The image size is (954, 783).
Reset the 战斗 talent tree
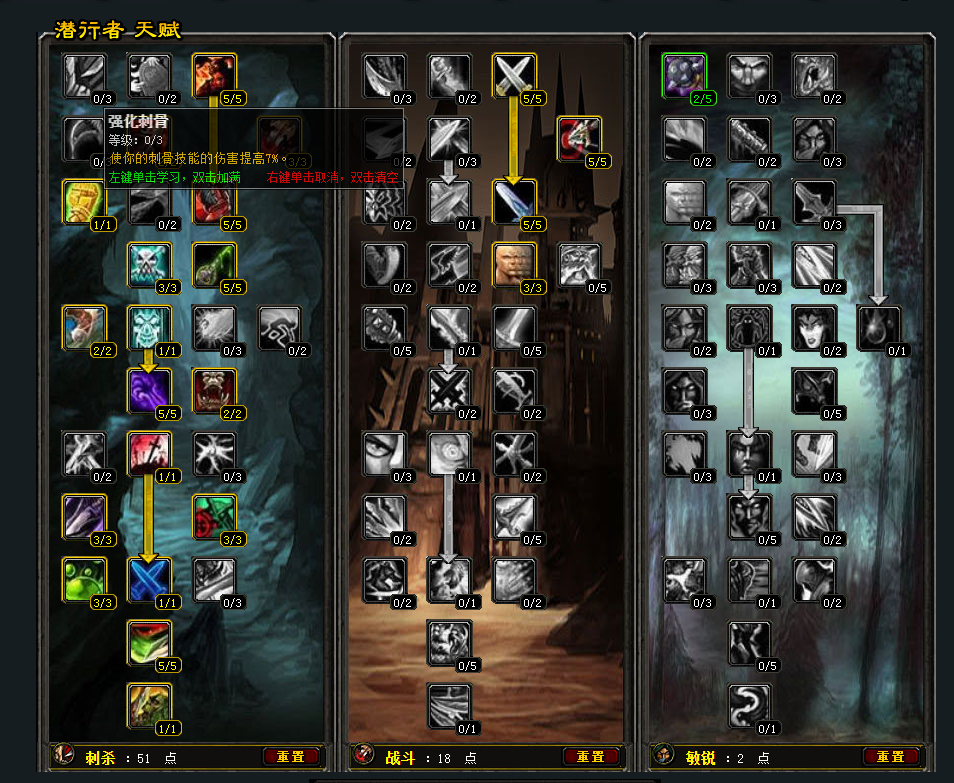[591, 757]
